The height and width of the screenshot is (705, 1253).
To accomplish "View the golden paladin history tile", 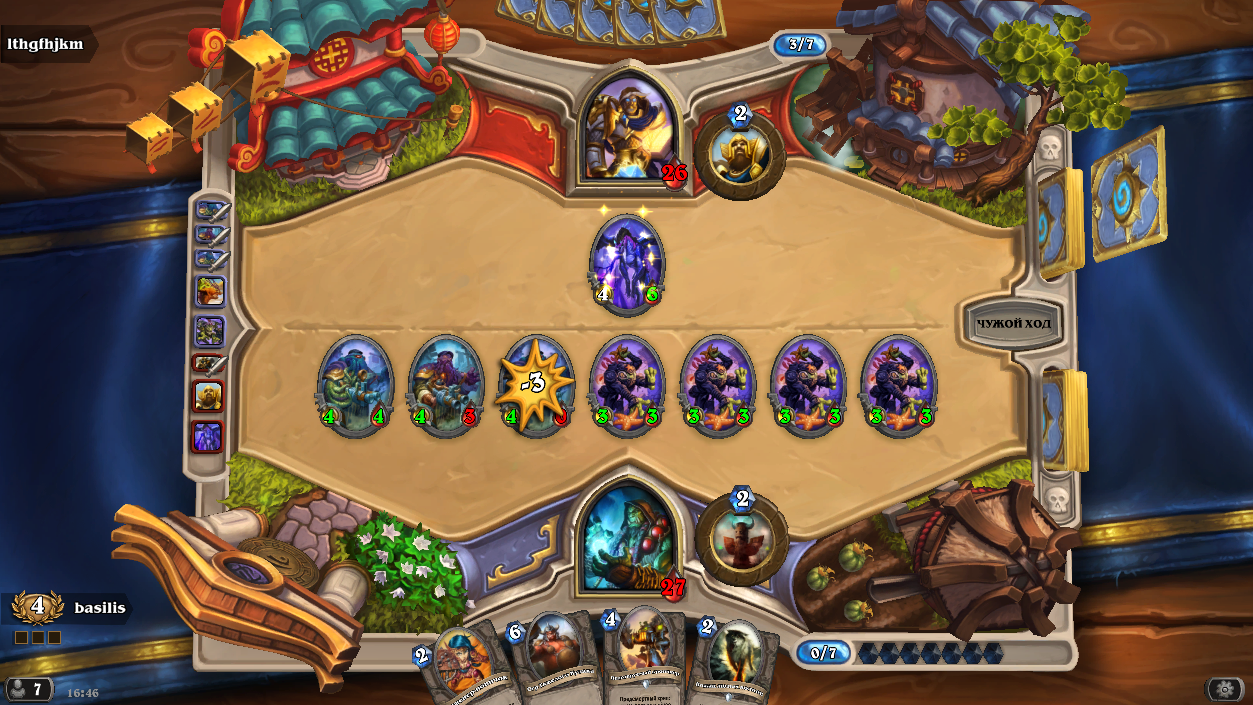I will pos(208,396).
